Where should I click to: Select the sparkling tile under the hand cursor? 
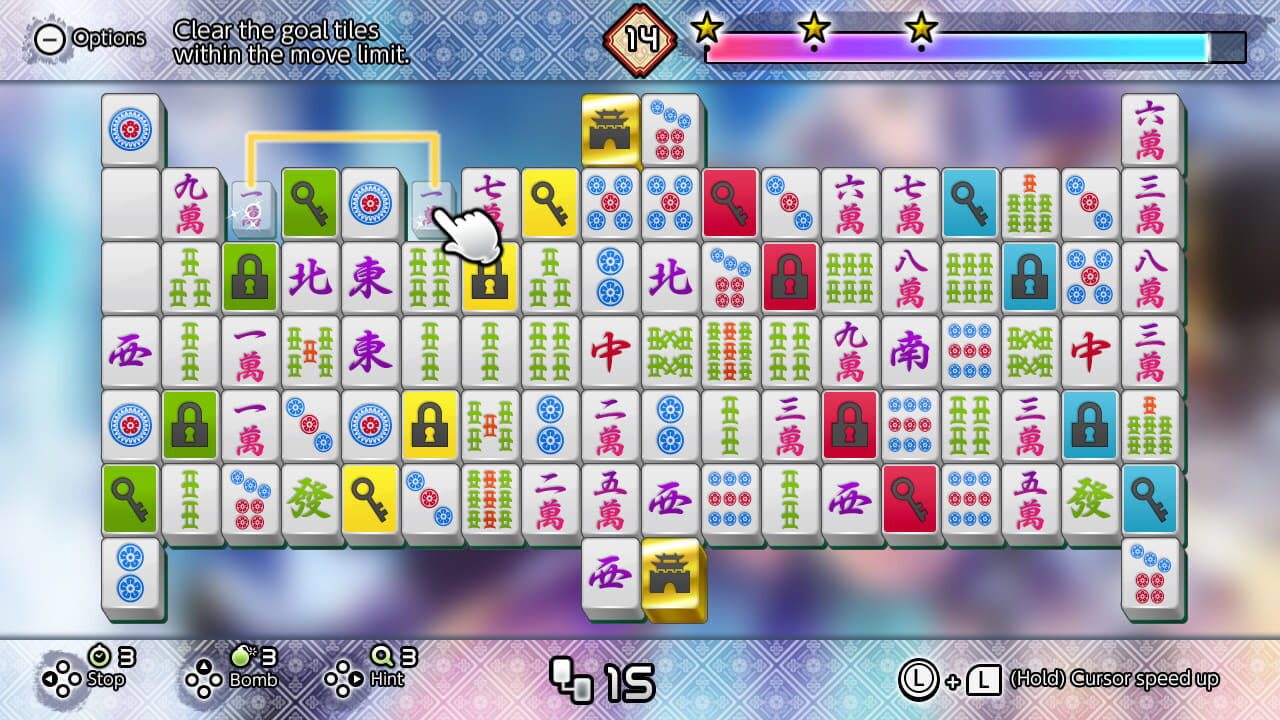point(429,205)
